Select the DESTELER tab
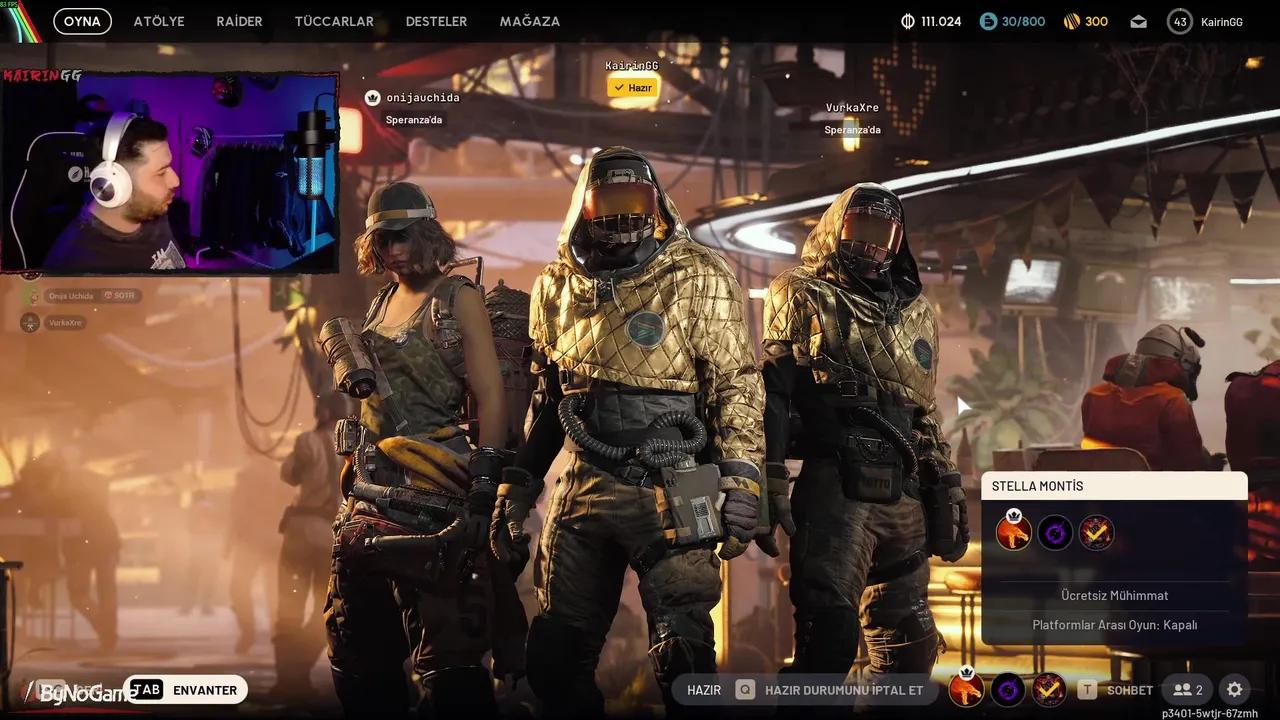 click(436, 20)
